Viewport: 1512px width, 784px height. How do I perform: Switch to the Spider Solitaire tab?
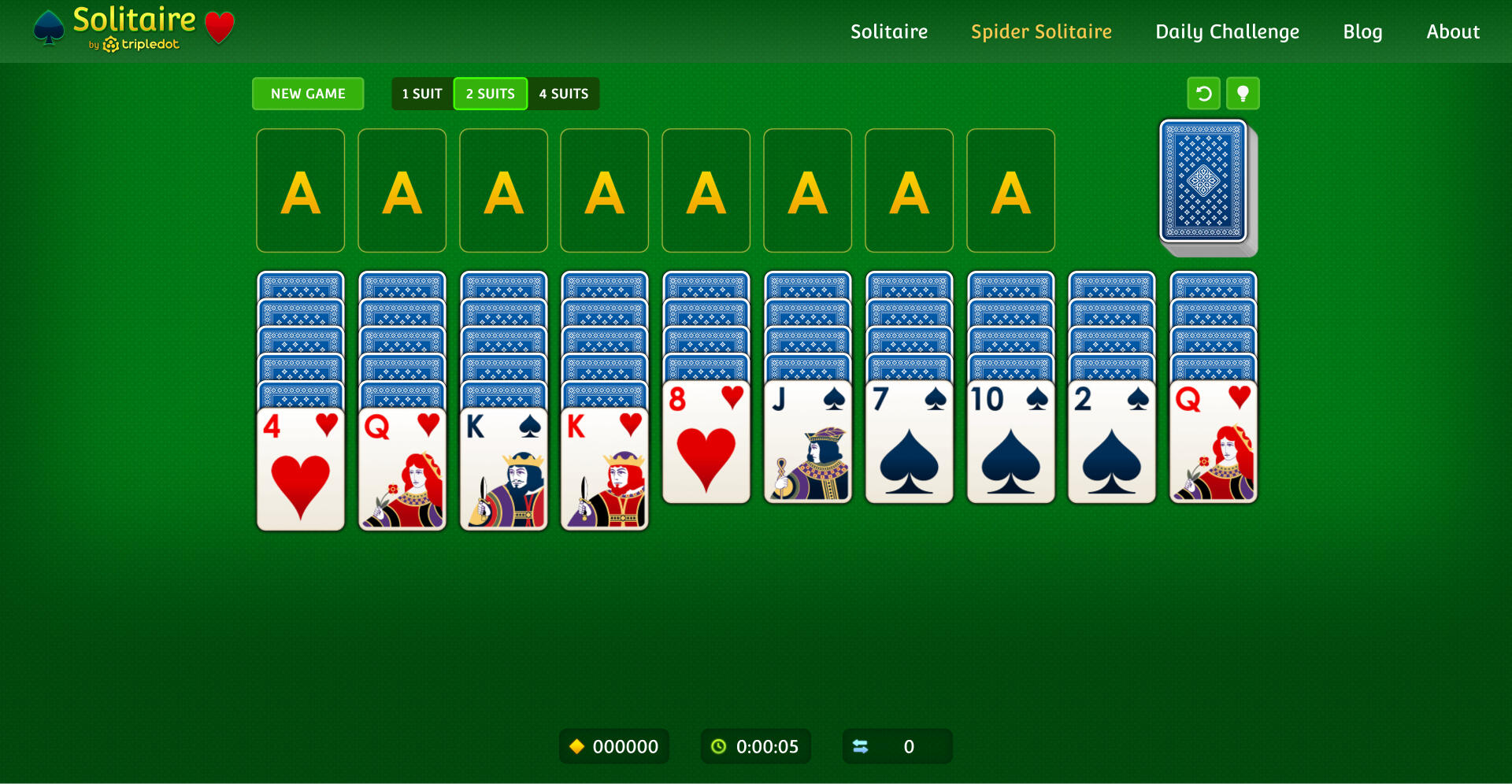pos(1041,31)
